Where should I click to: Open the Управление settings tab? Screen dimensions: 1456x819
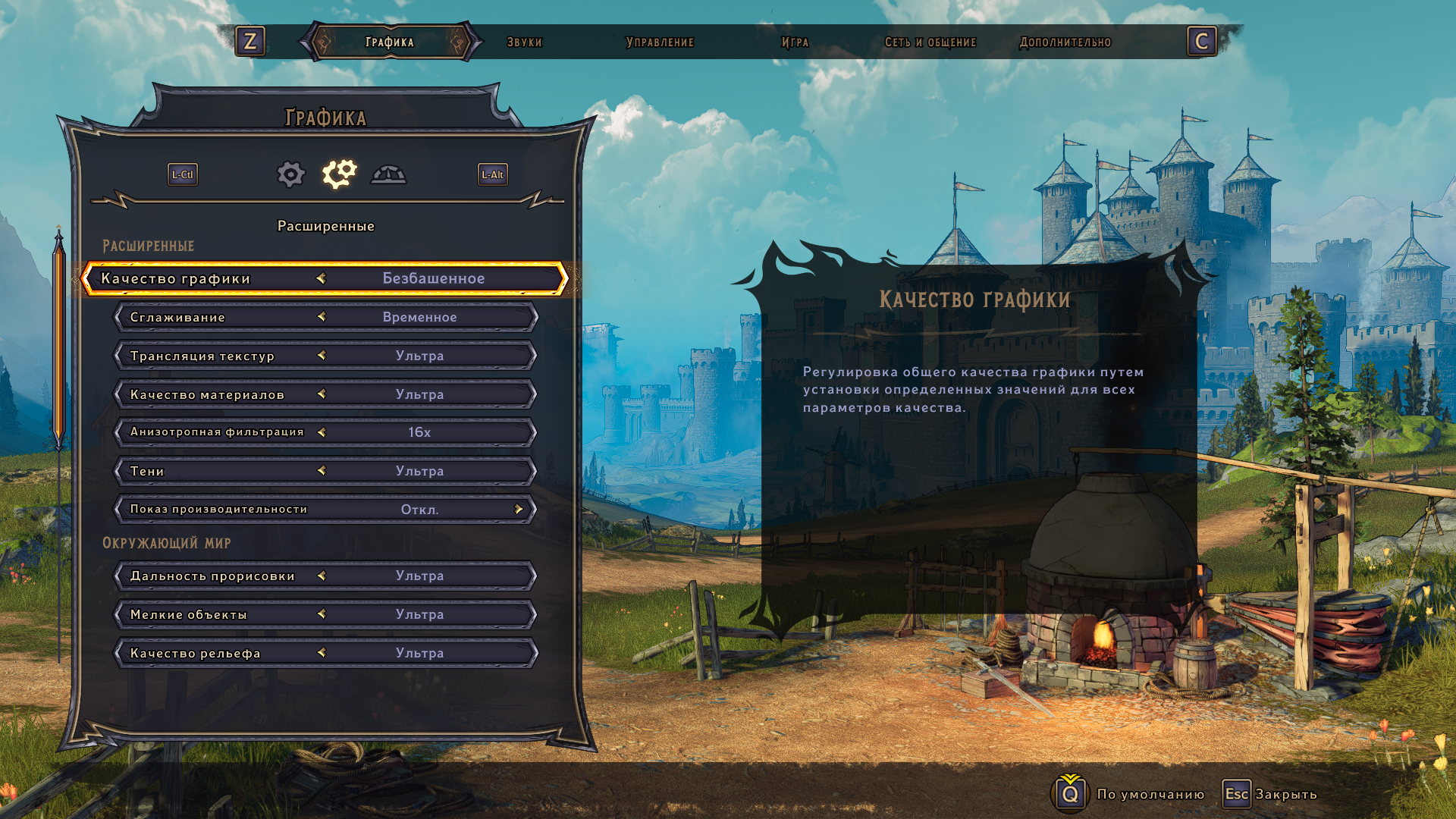659,42
